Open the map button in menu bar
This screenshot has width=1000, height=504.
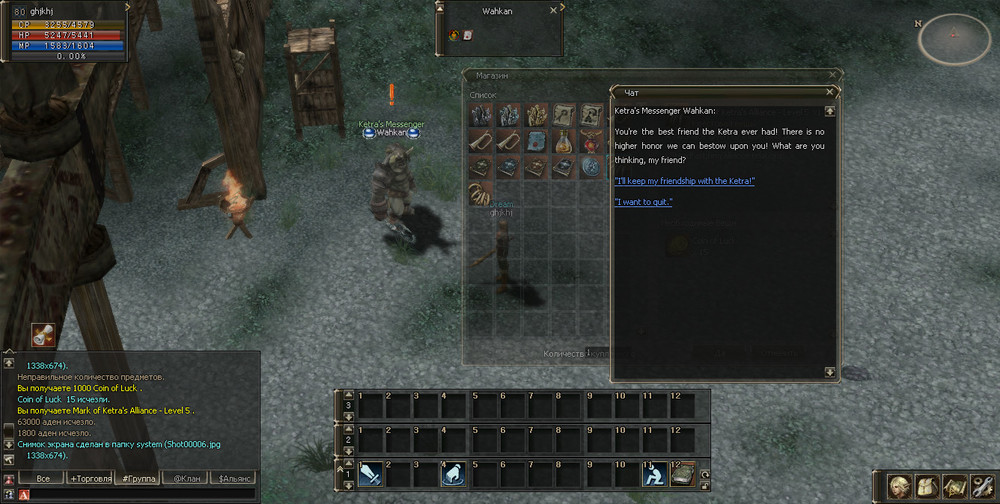point(954,485)
